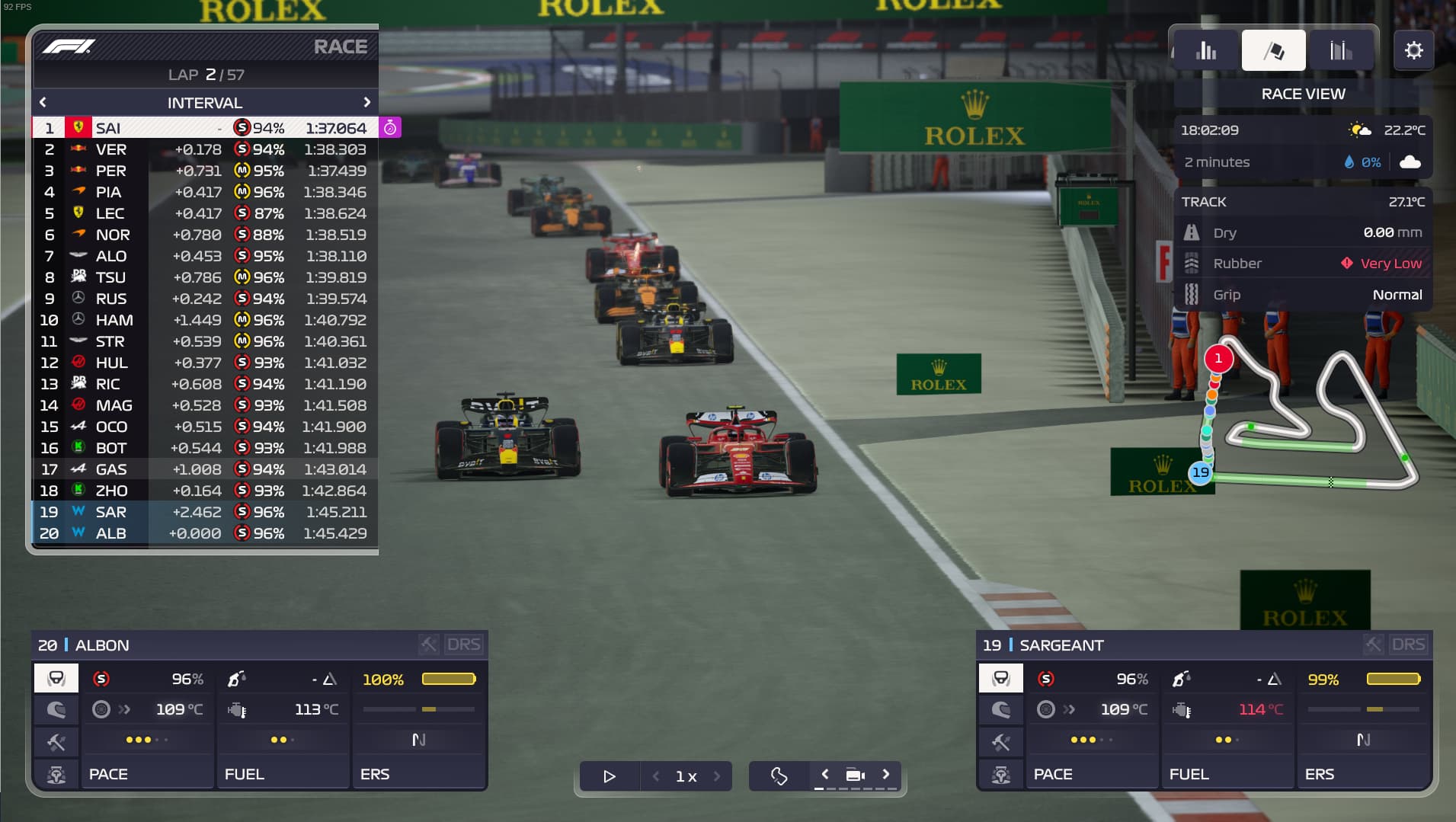Open the settings gear menu
1456x822 pixels.
(x=1413, y=51)
